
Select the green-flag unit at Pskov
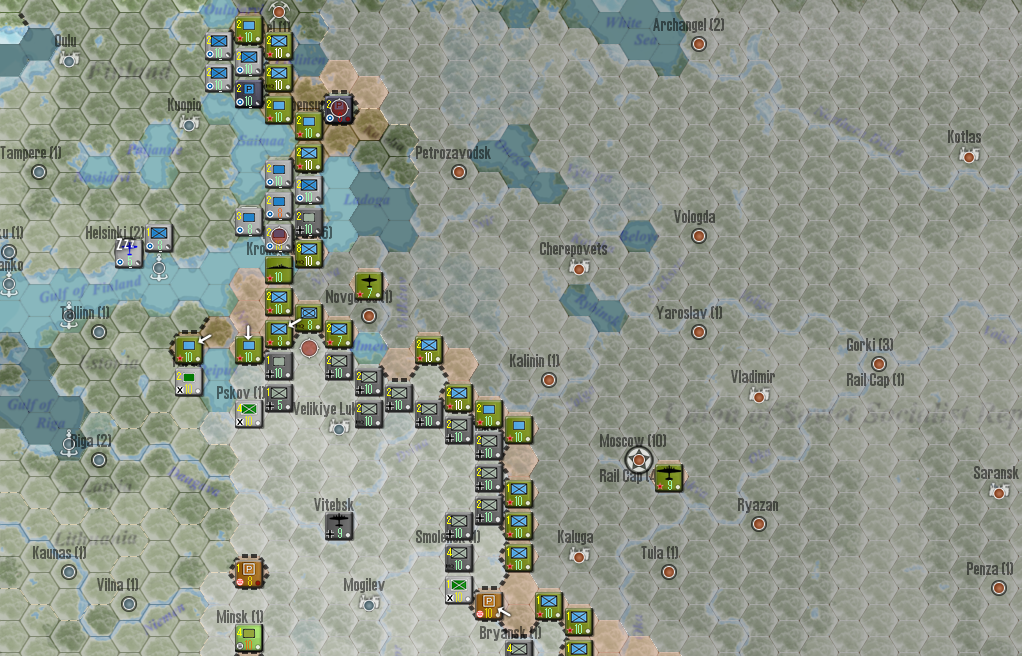point(249,413)
